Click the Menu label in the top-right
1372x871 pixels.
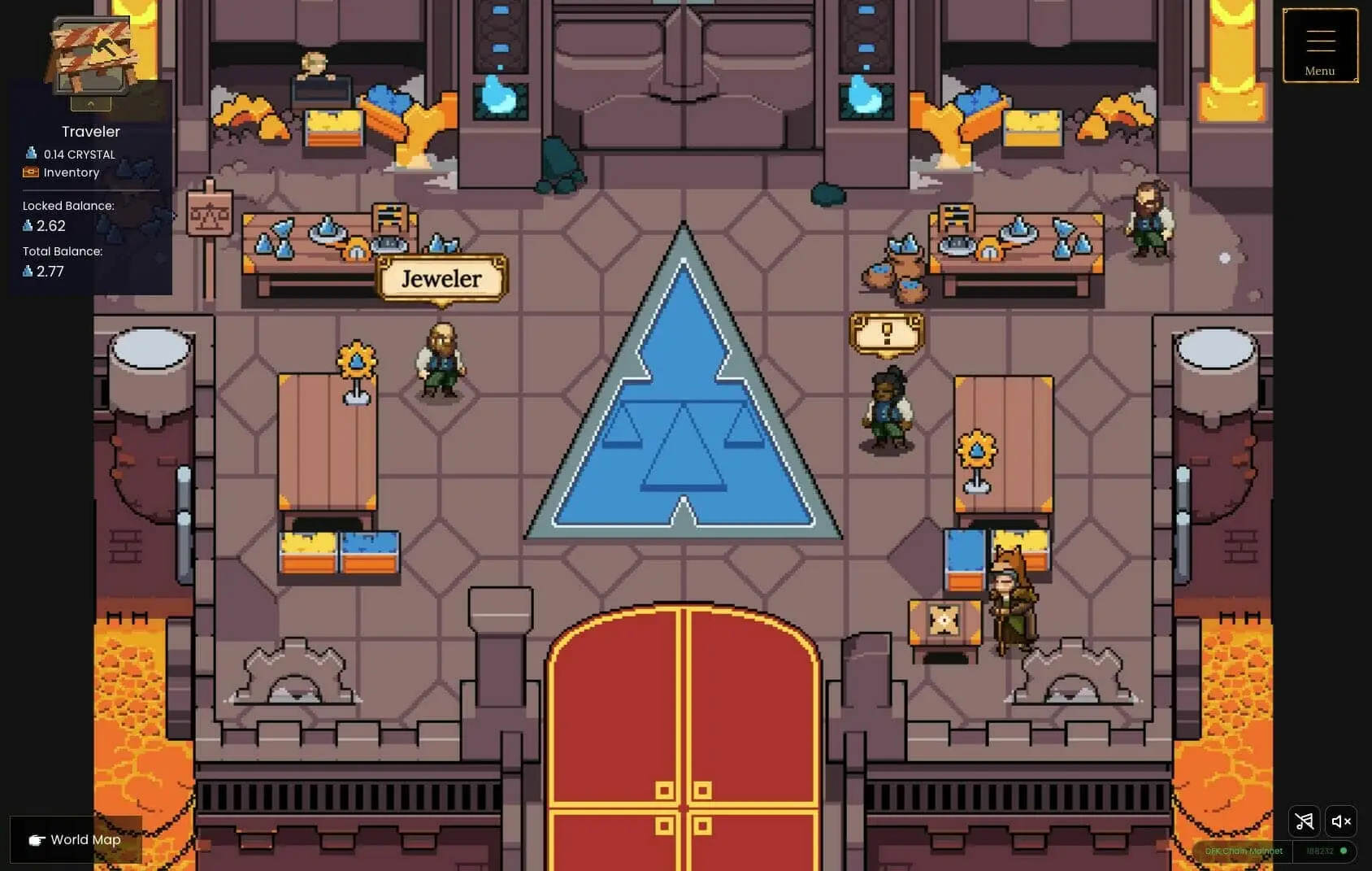tap(1318, 71)
